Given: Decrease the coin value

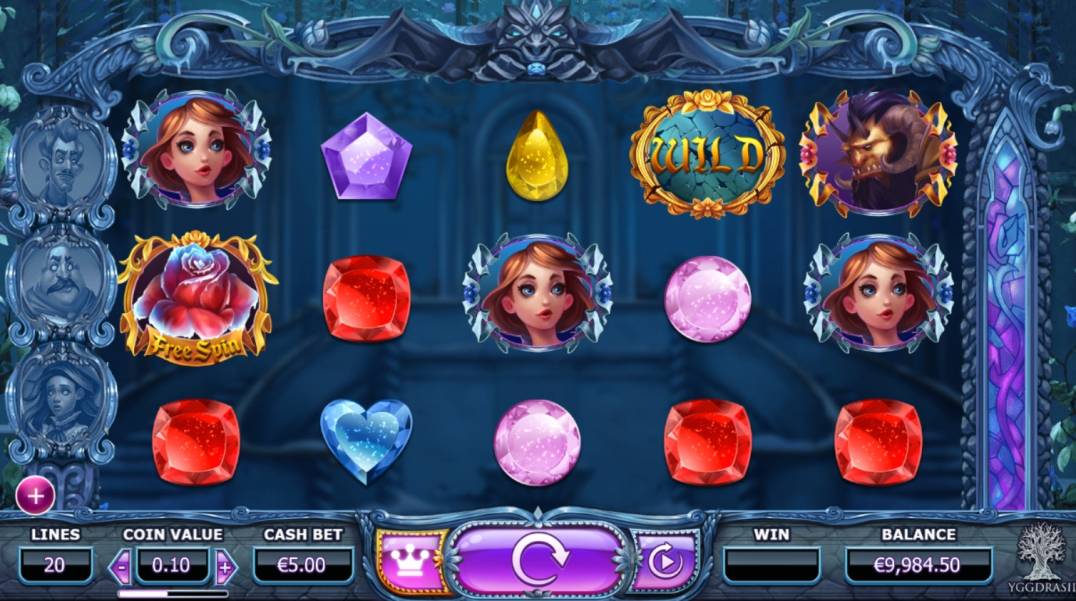Looking at the screenshot, I should 121,566.
